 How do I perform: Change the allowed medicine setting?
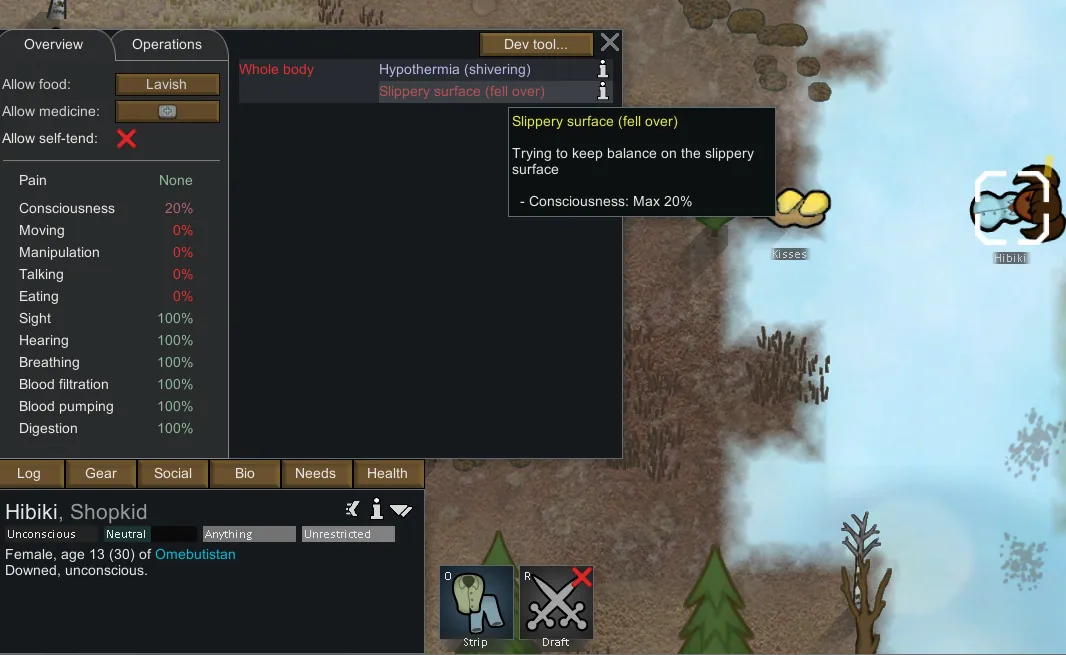click(167, 112)
